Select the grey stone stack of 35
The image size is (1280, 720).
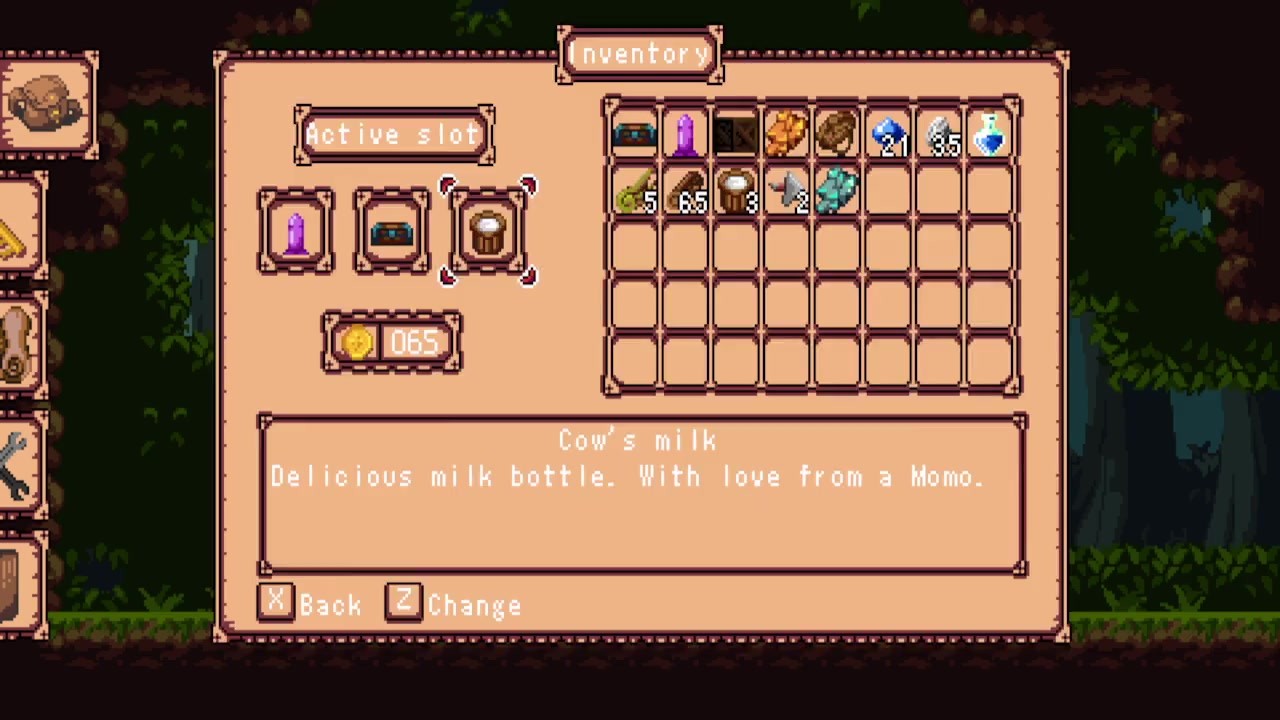(x=940, y=135)
